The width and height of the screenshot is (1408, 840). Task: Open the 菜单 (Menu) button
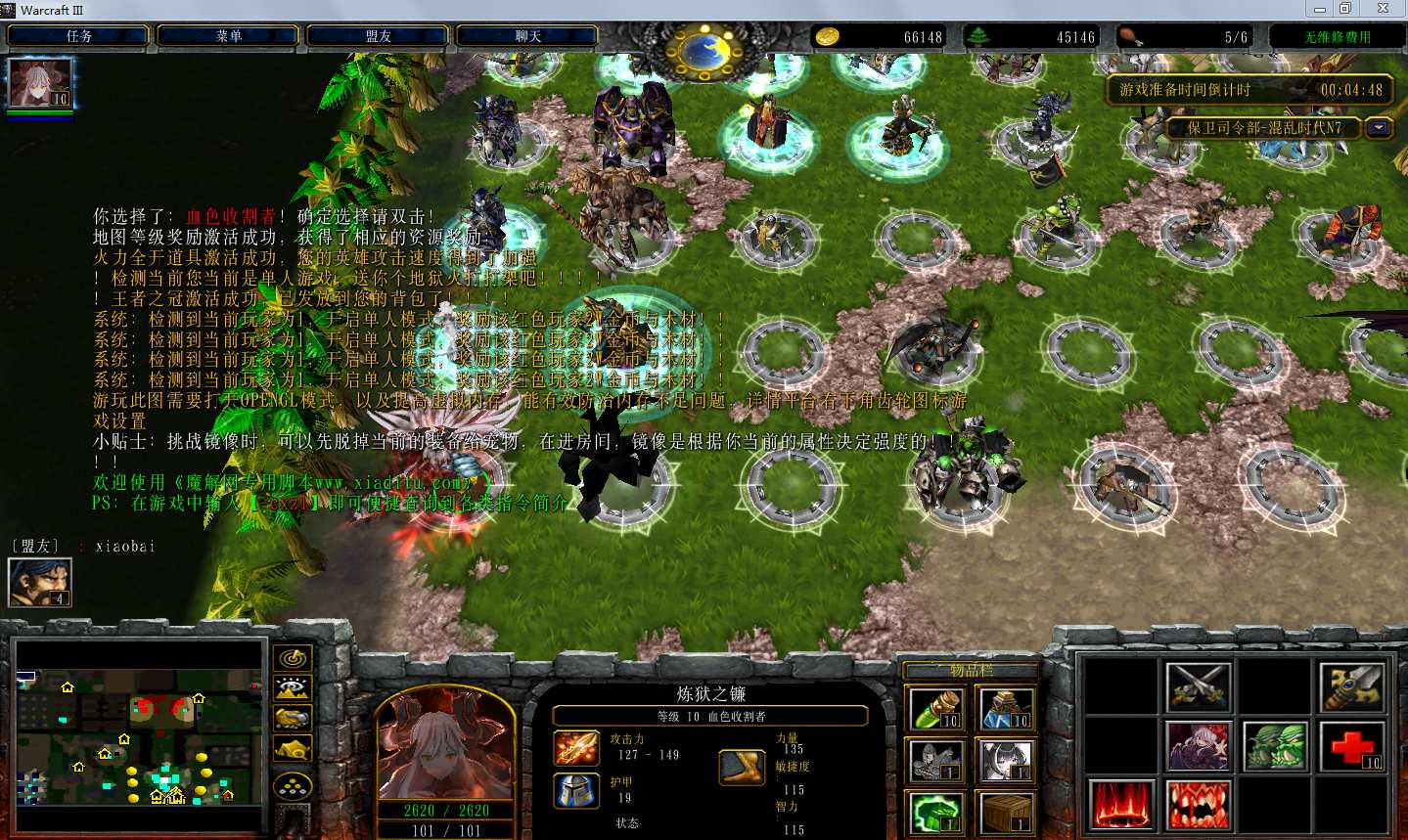228,36
